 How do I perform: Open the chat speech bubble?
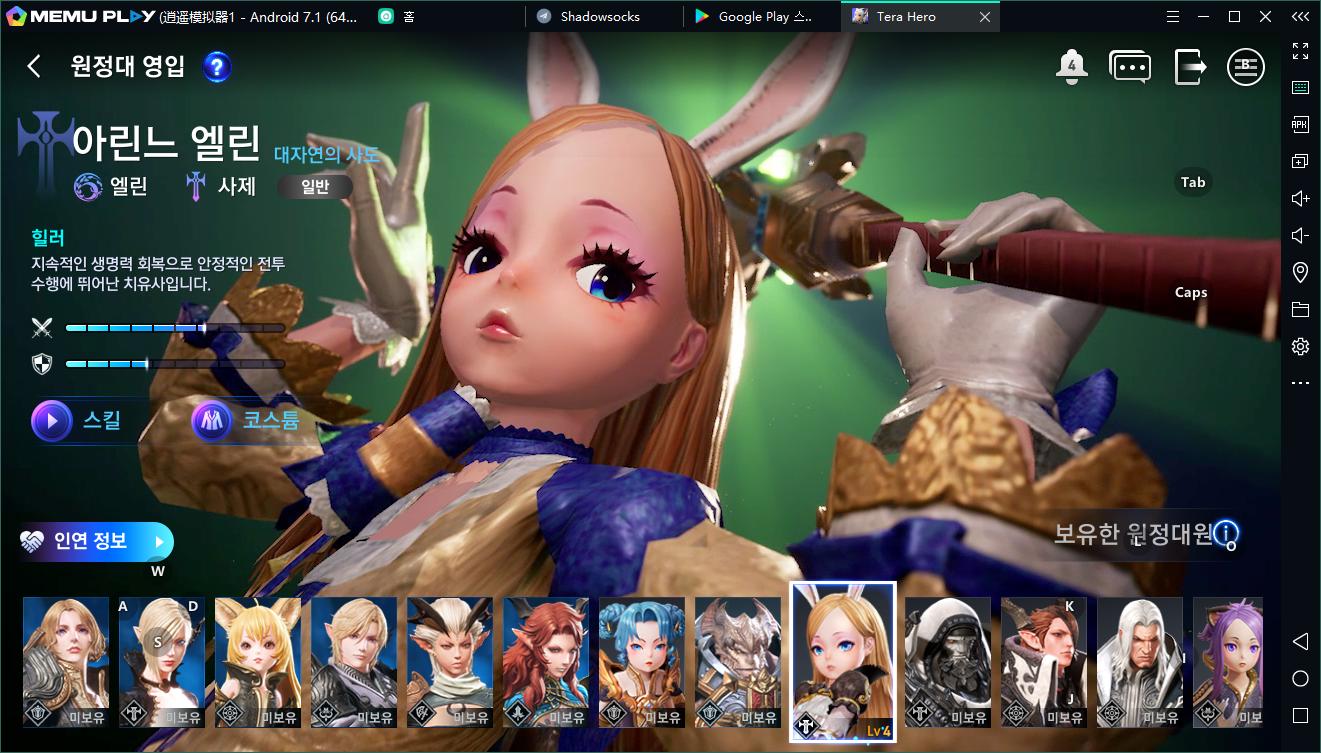coord(1130,67)
